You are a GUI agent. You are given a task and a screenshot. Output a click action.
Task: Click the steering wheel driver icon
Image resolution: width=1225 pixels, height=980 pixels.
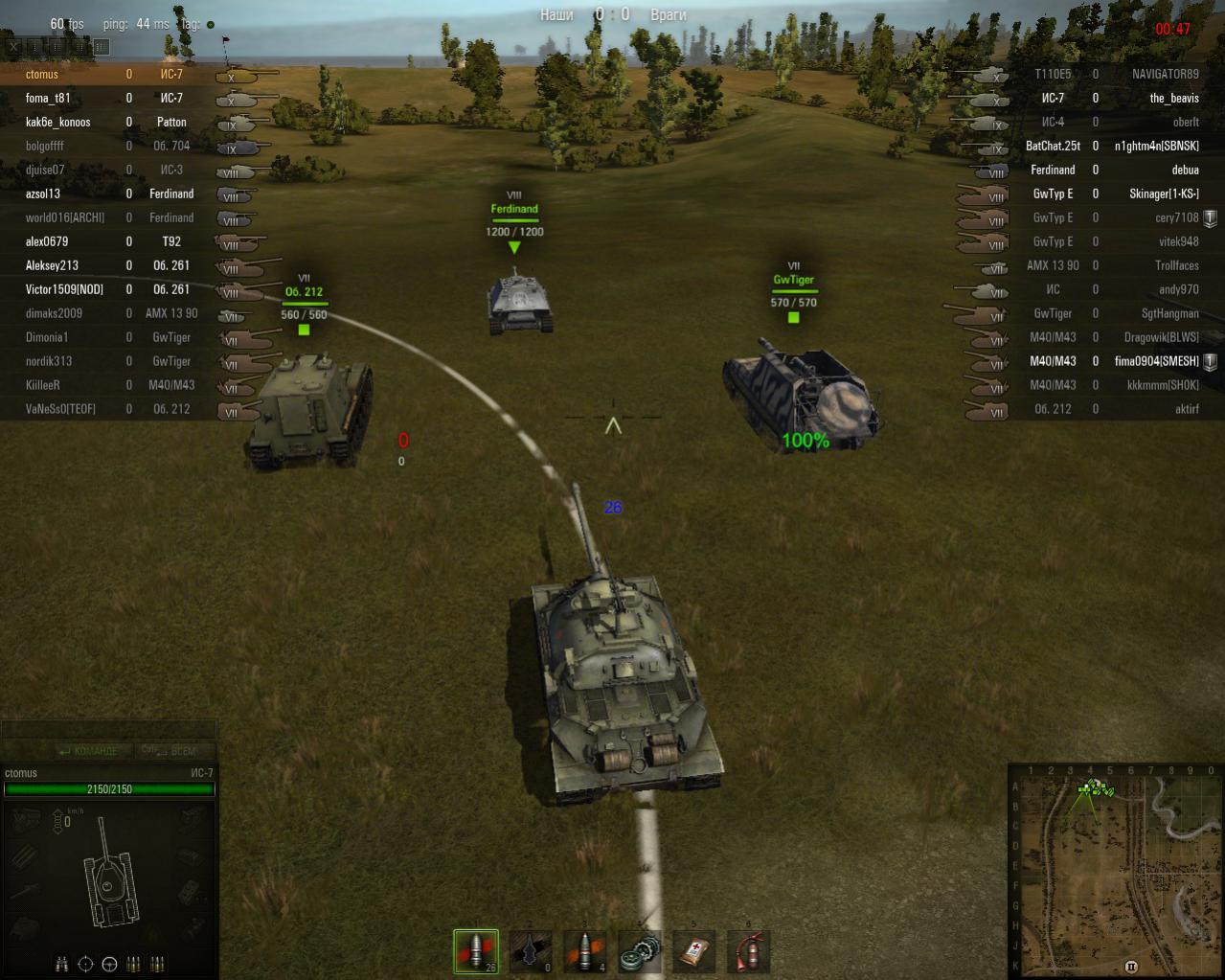[x=109, y=964]
